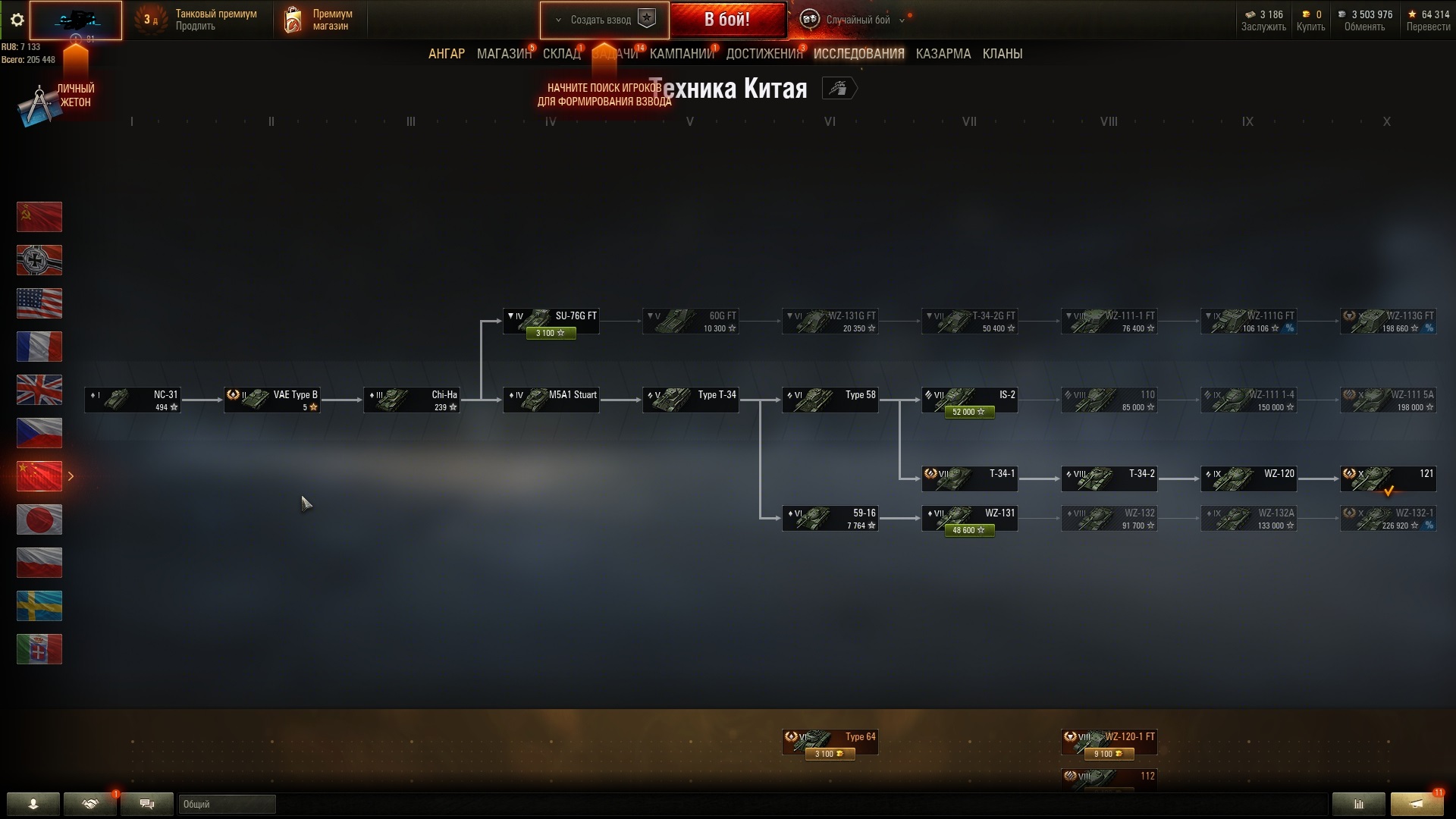Screen dimensions: 1456x819
Task: Click the «Общий» chat channel field
Action: pos(227,804)
